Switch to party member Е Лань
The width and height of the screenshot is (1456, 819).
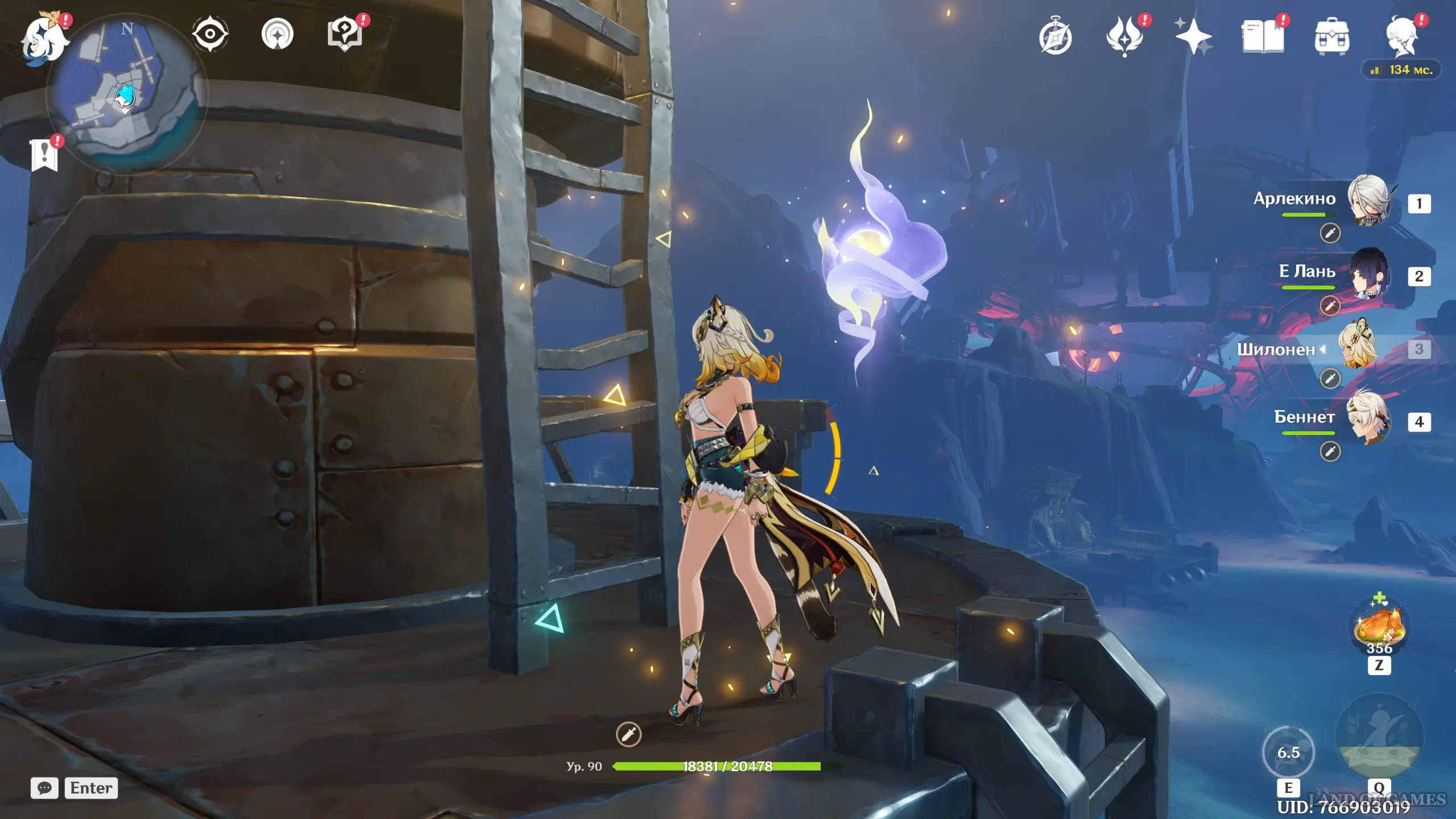coord(1368,274)
